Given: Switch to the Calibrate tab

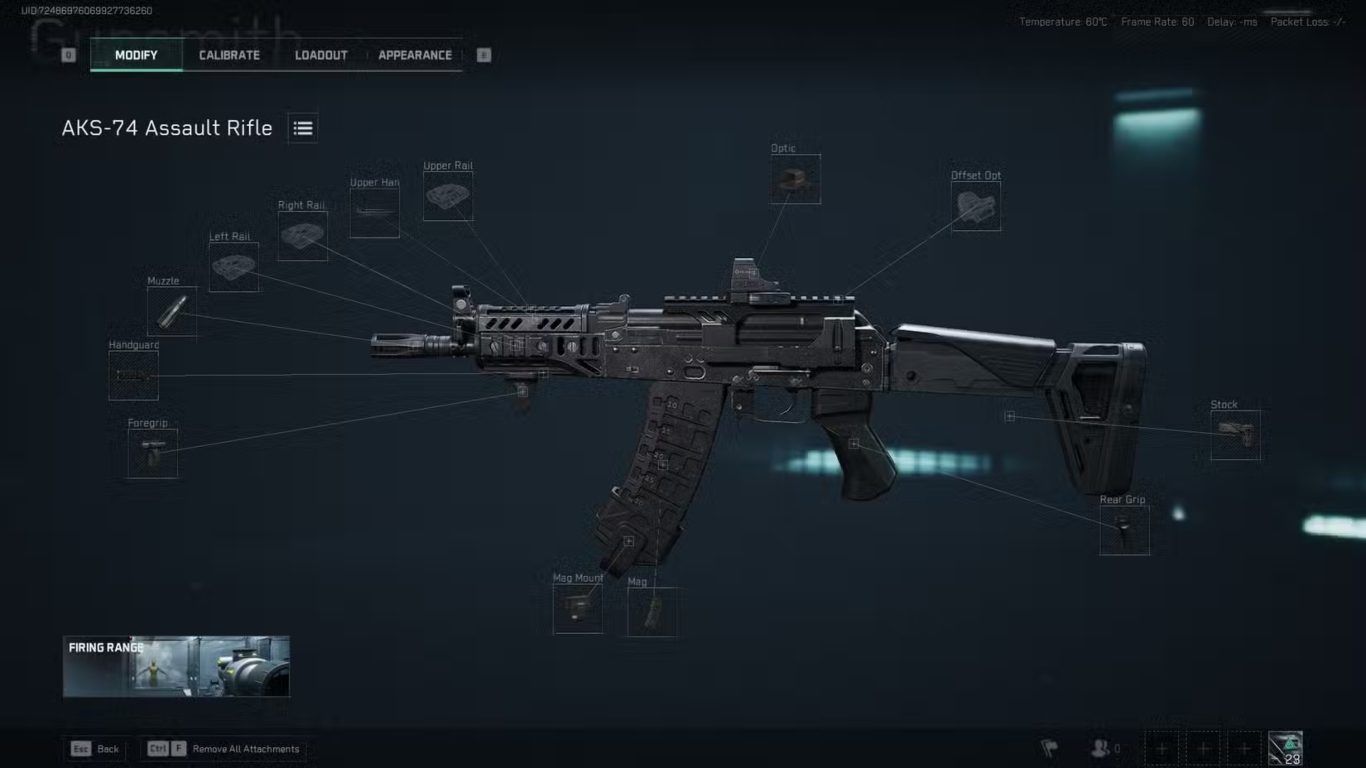Looking at the screenshot, I should (229, 55).
